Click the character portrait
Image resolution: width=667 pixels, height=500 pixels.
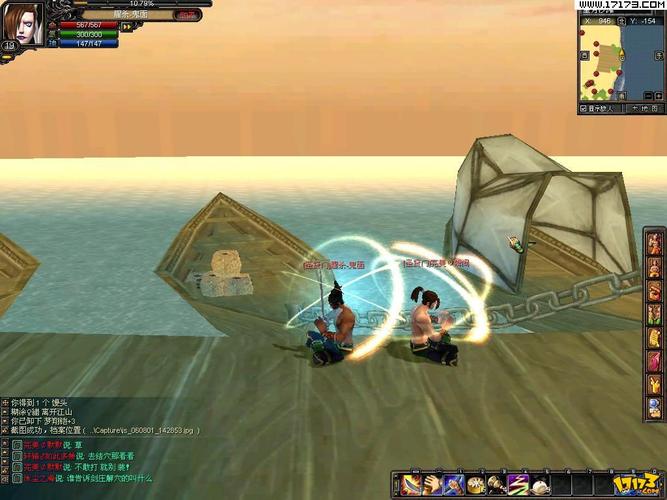pyautogui.click(x=25, y=22)
